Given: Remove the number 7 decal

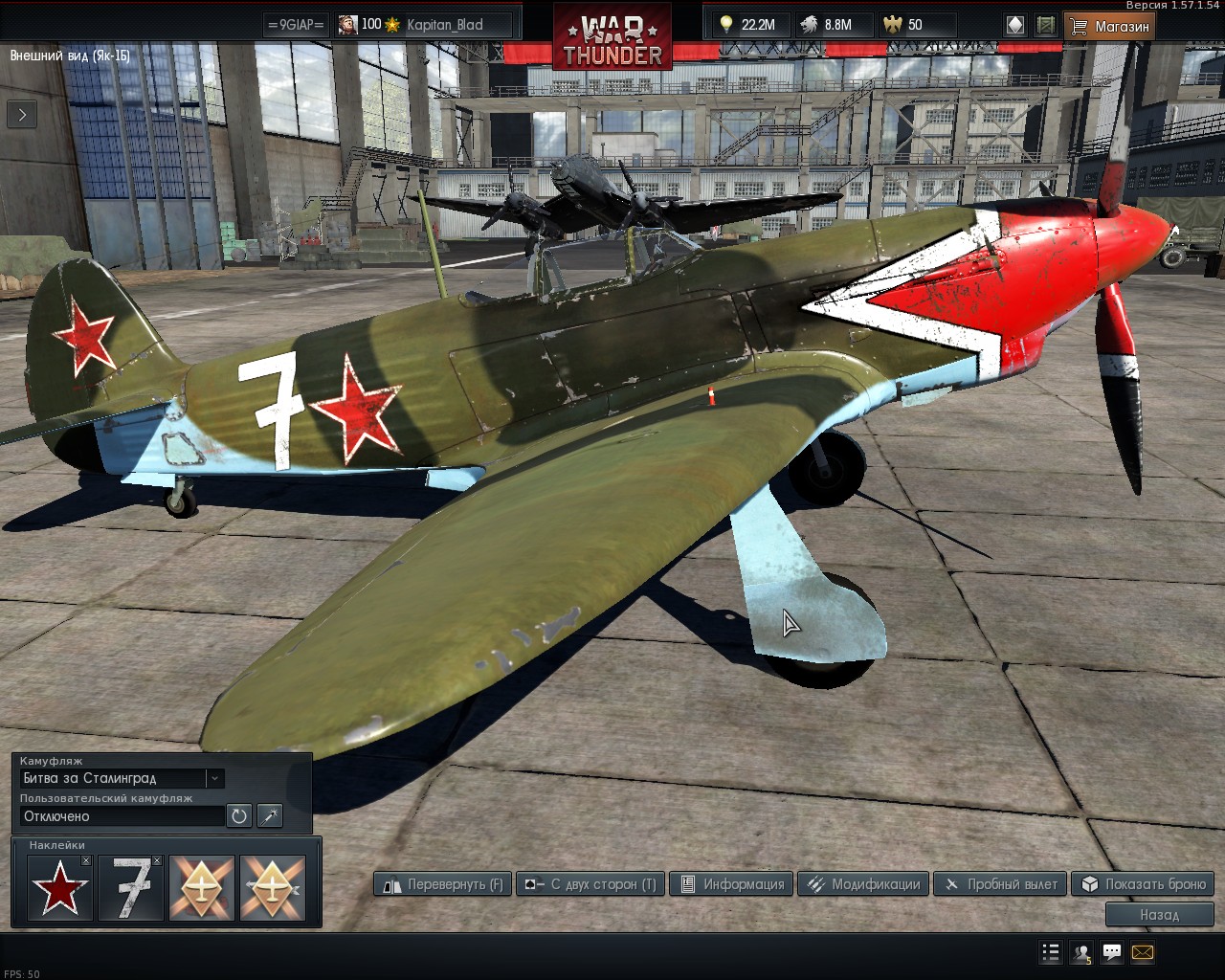Looking at the screenshot, I should pos(157,861).
